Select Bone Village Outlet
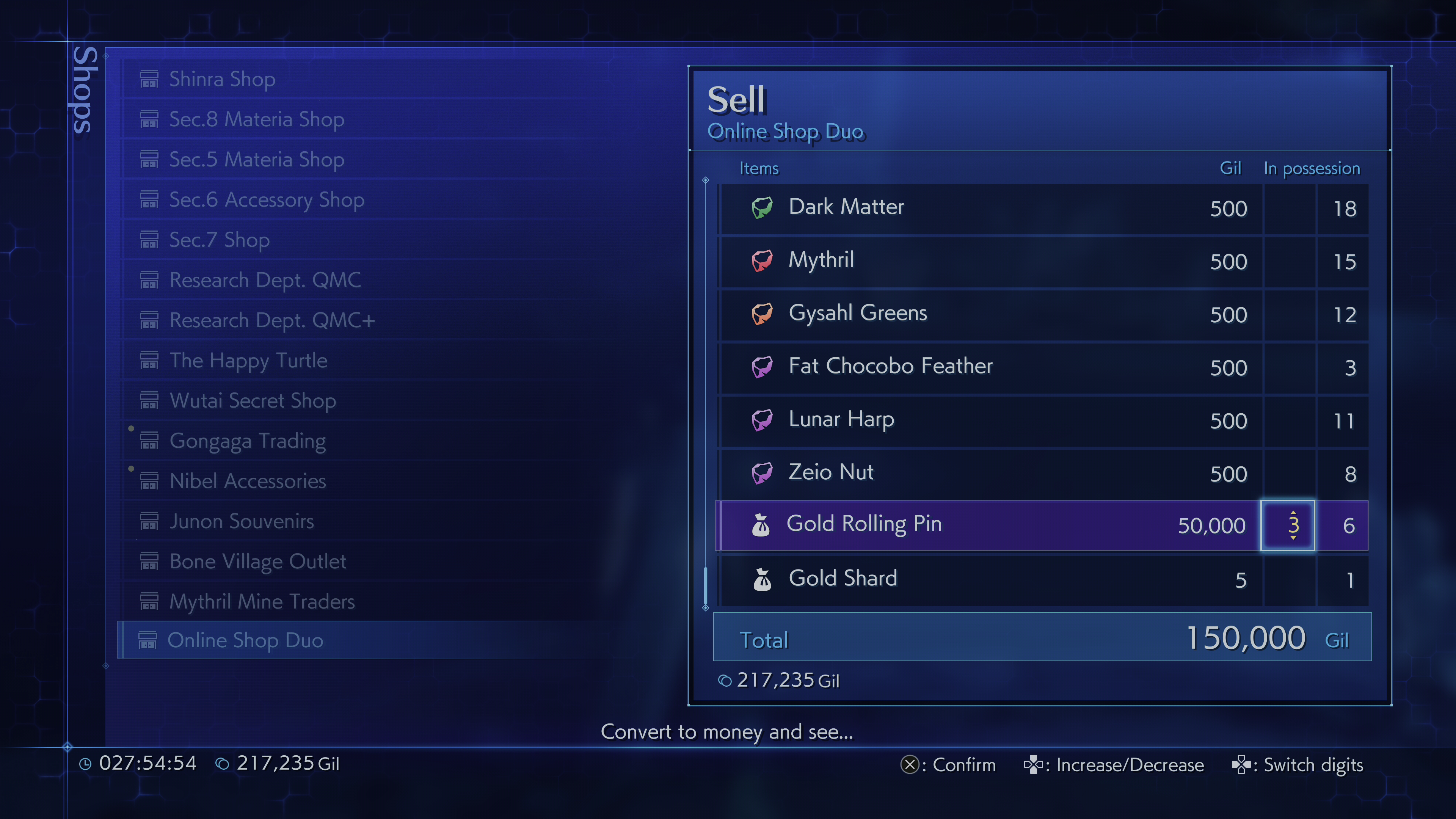This screenshot has width=1456, height=819. [257, 561]
